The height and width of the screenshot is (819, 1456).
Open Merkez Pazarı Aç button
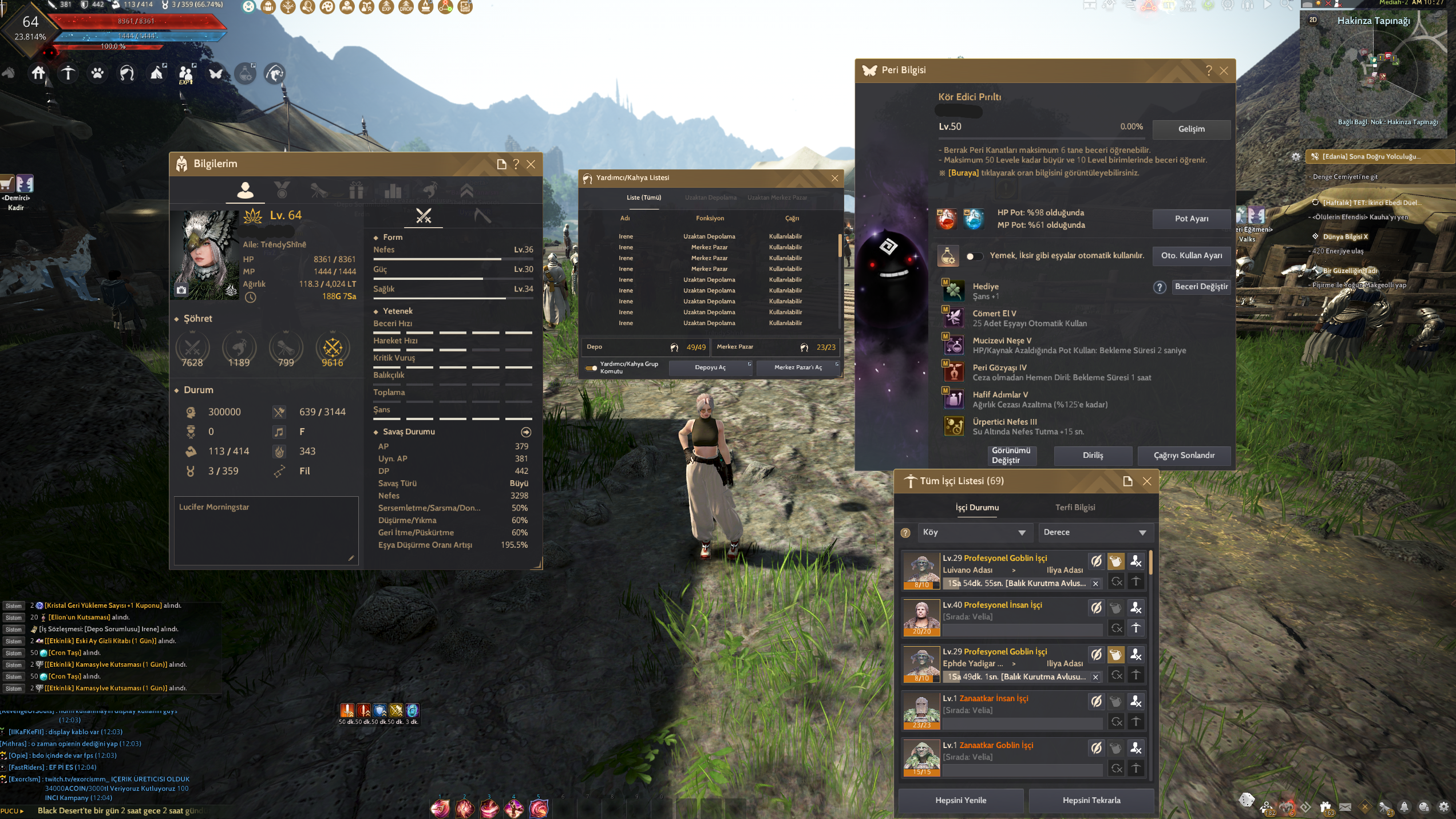pos(798,367)
